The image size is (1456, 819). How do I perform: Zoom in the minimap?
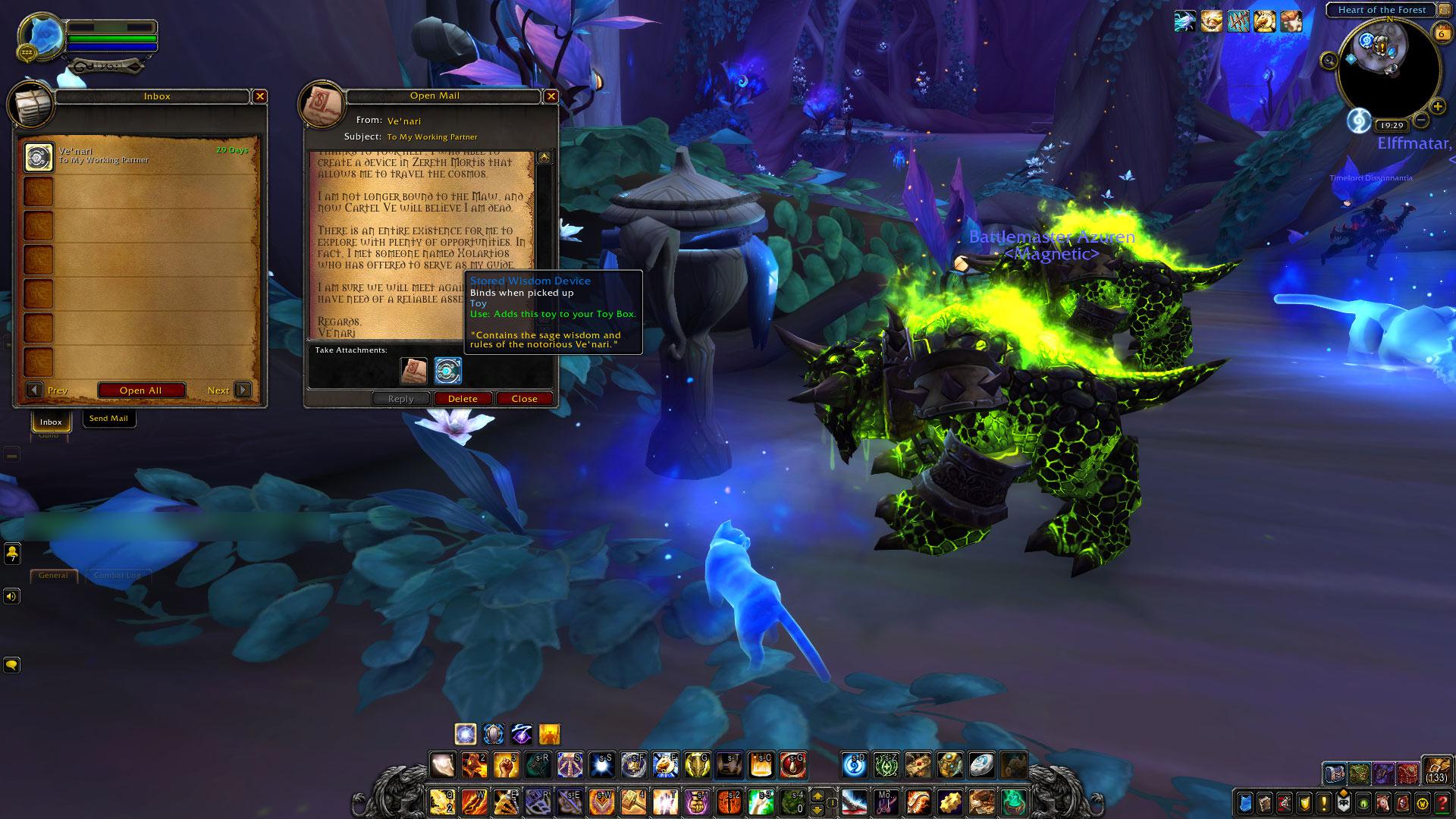pyautogui.click(x=1438, y=107)
